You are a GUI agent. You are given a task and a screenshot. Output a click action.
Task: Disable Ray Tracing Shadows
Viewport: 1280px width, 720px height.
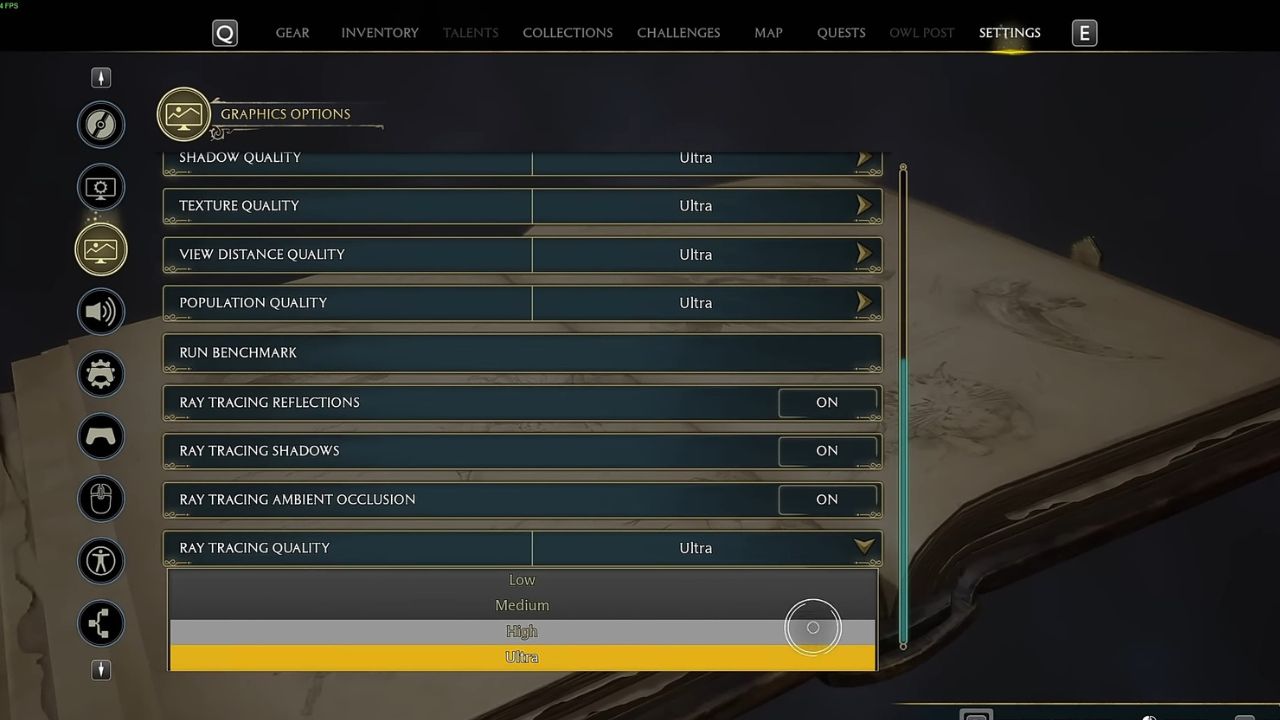point(827,451)
